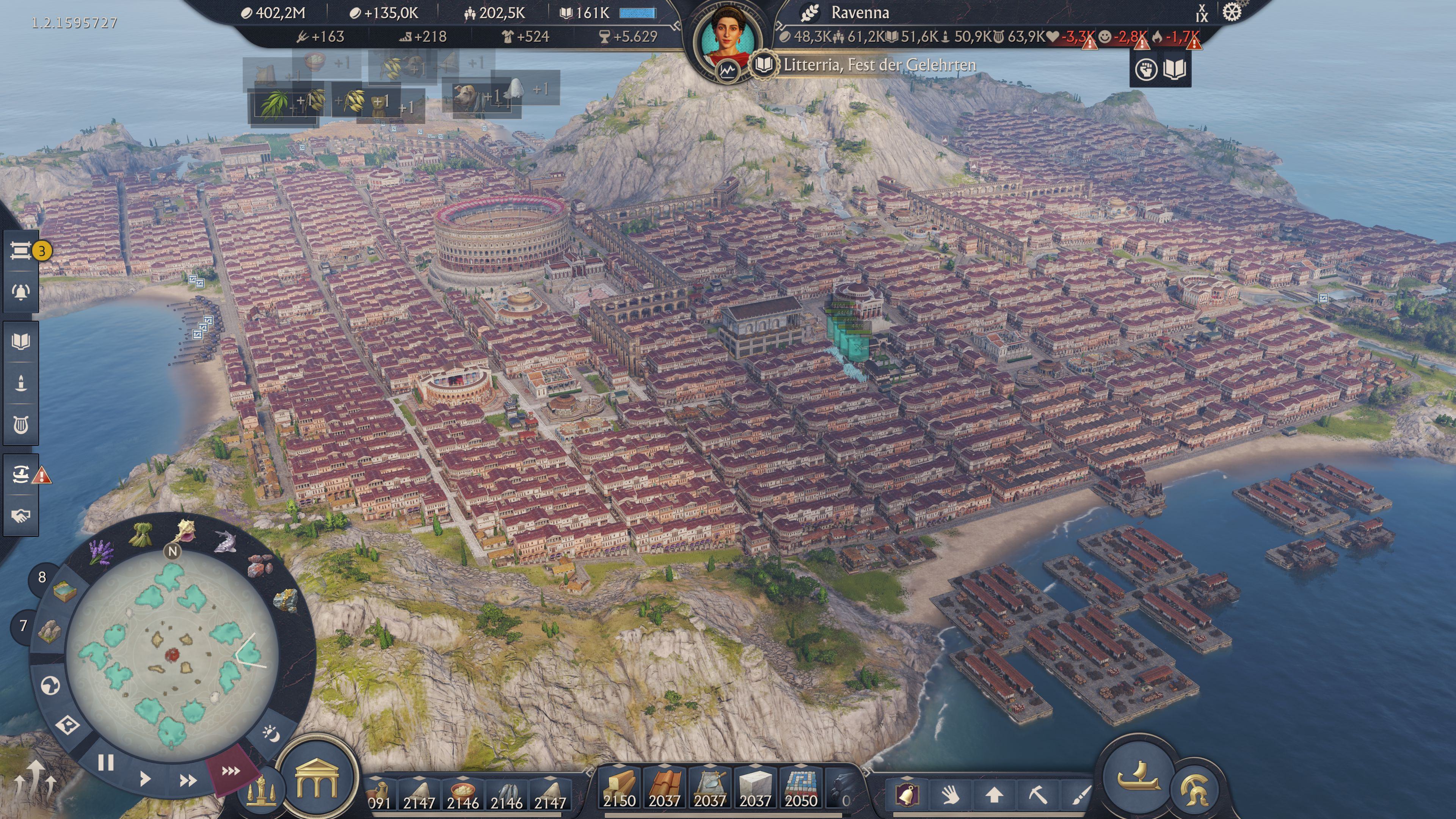1456x819 pixels.
Task: Select the double fast-forward speed
Action: point(188,781)
